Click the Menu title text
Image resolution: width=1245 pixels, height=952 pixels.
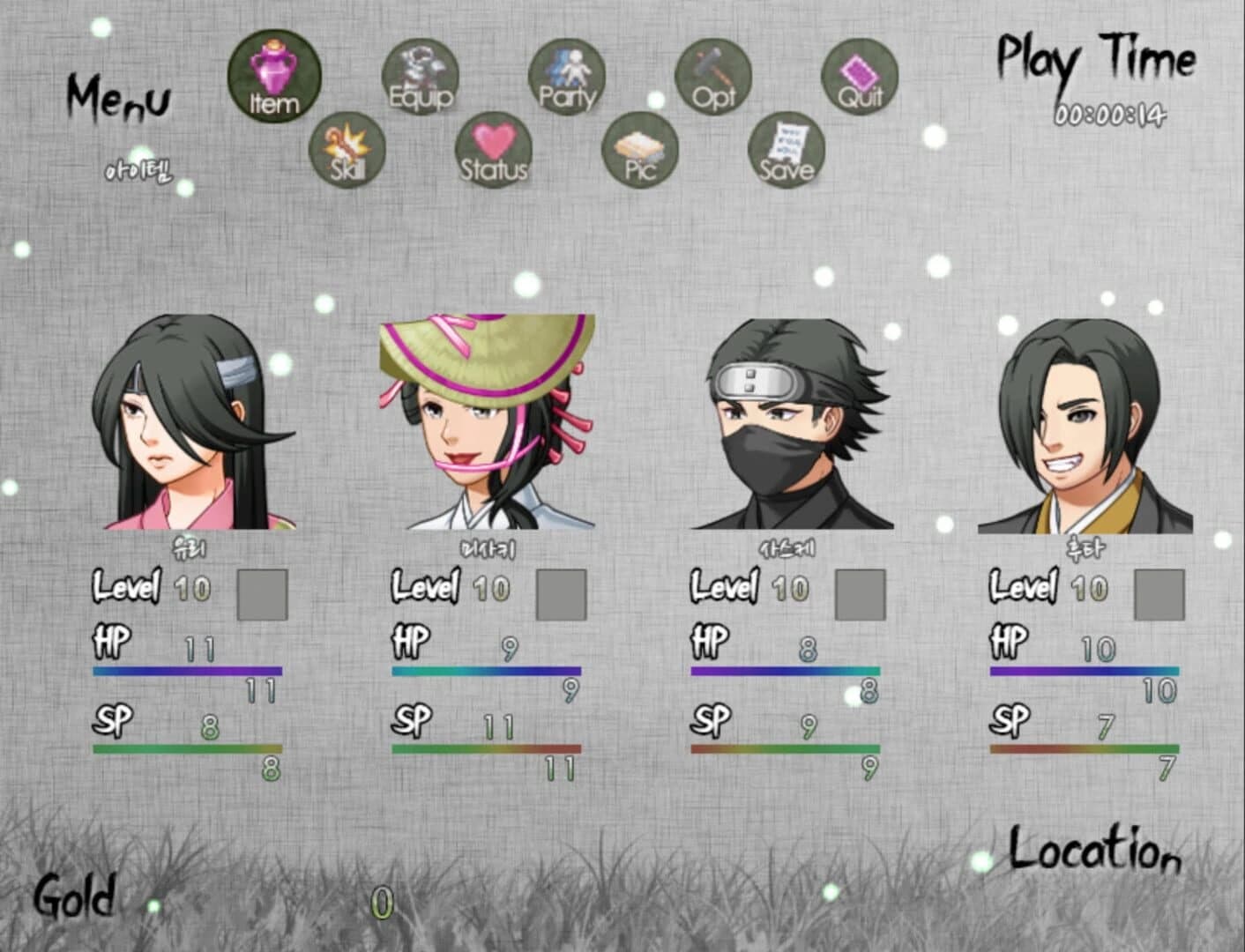point(120,100)
